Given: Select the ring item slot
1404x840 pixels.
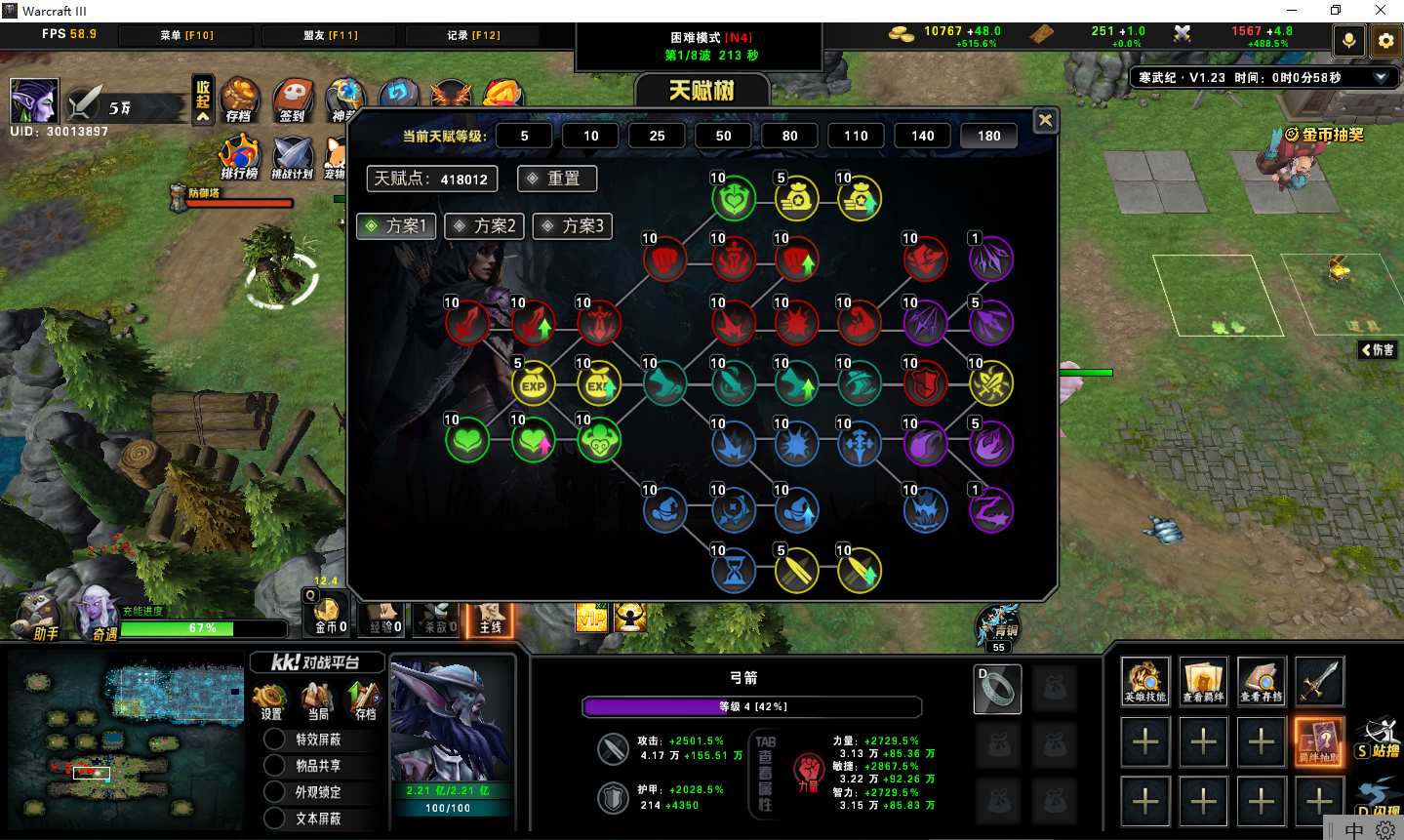Looking at the screenshot, I should pos(997,689).
